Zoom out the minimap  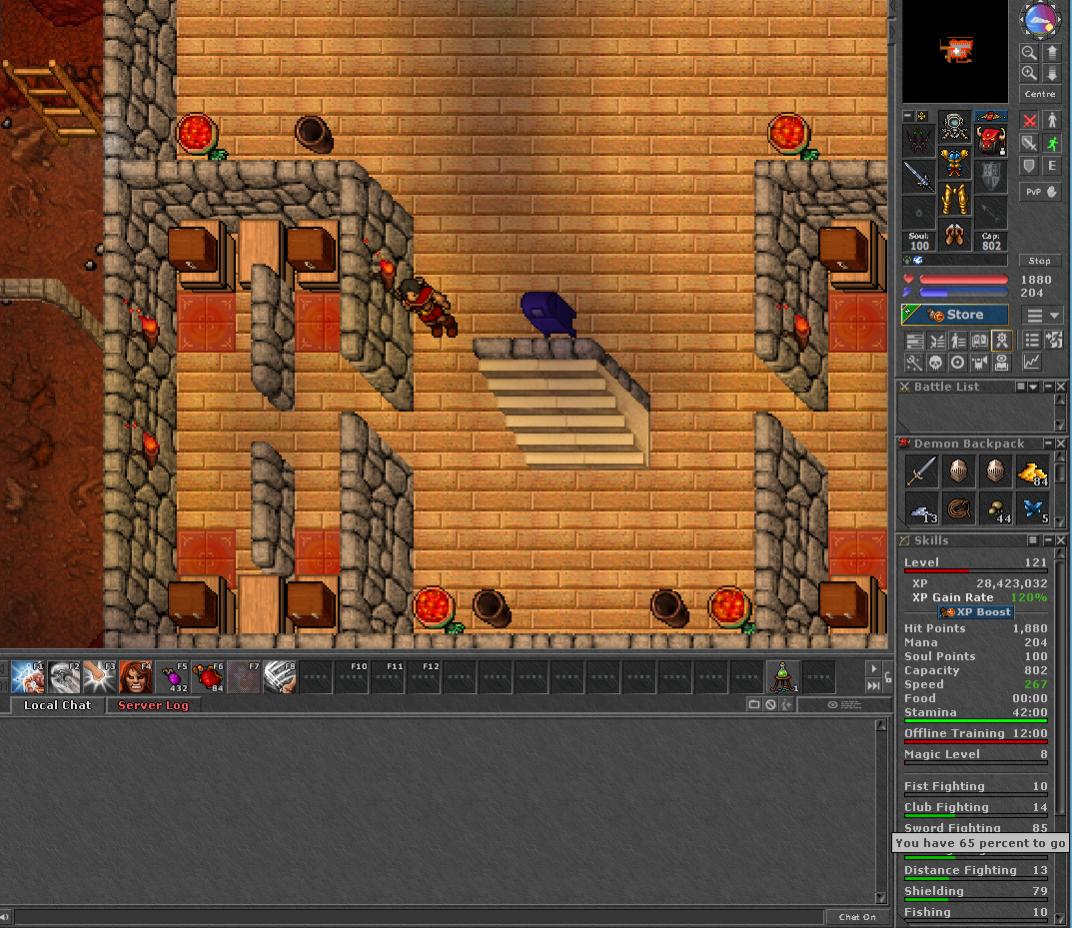pos(1029,53)
